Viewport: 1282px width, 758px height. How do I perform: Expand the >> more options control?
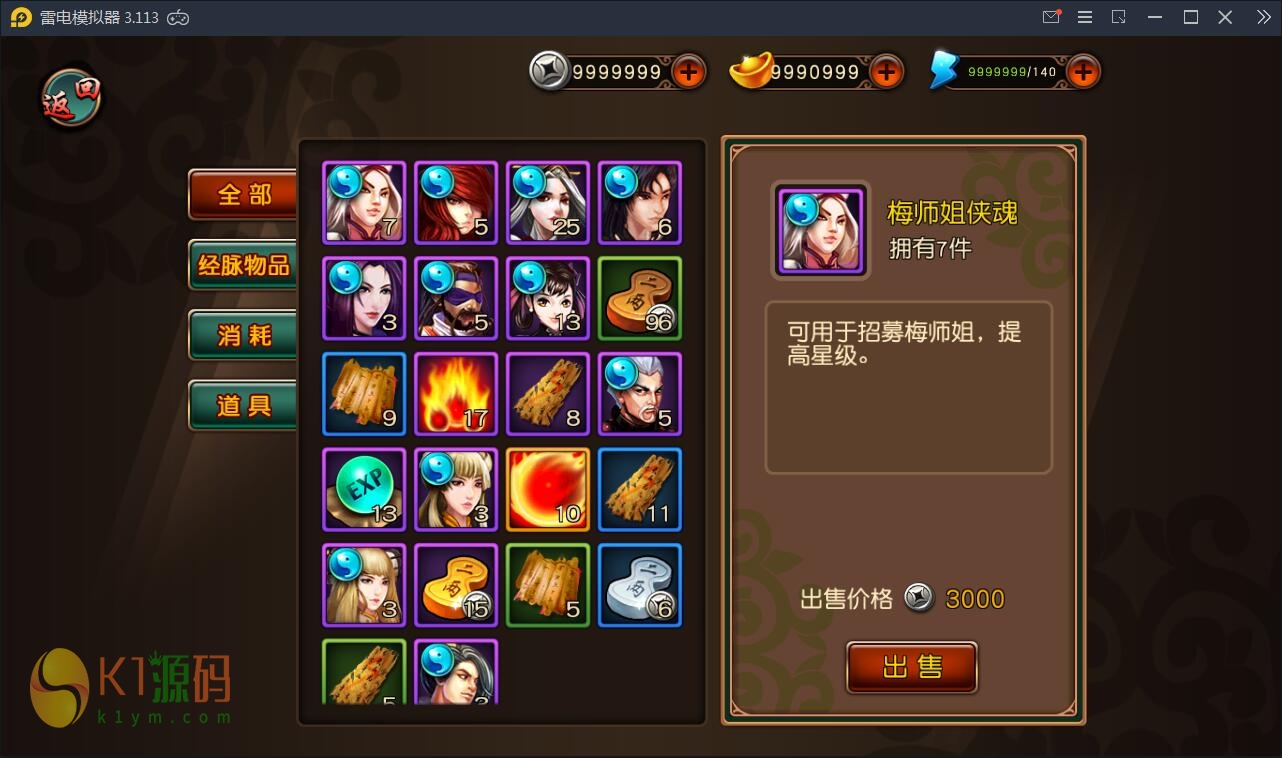click(x=1262, y=16)
